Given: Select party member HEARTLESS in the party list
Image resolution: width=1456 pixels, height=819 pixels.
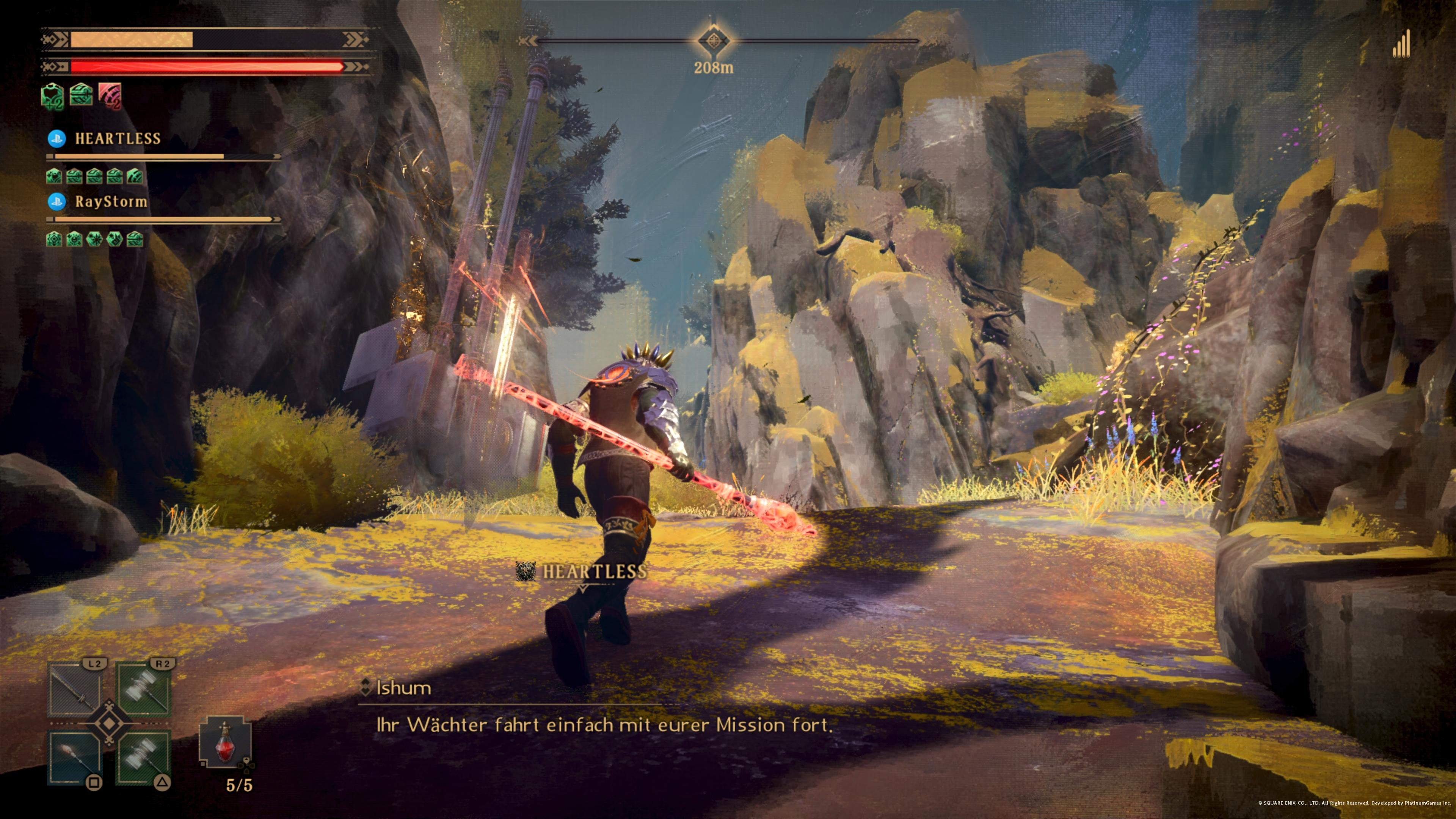Looking at the screenshot, I should [x=118, y=138].
